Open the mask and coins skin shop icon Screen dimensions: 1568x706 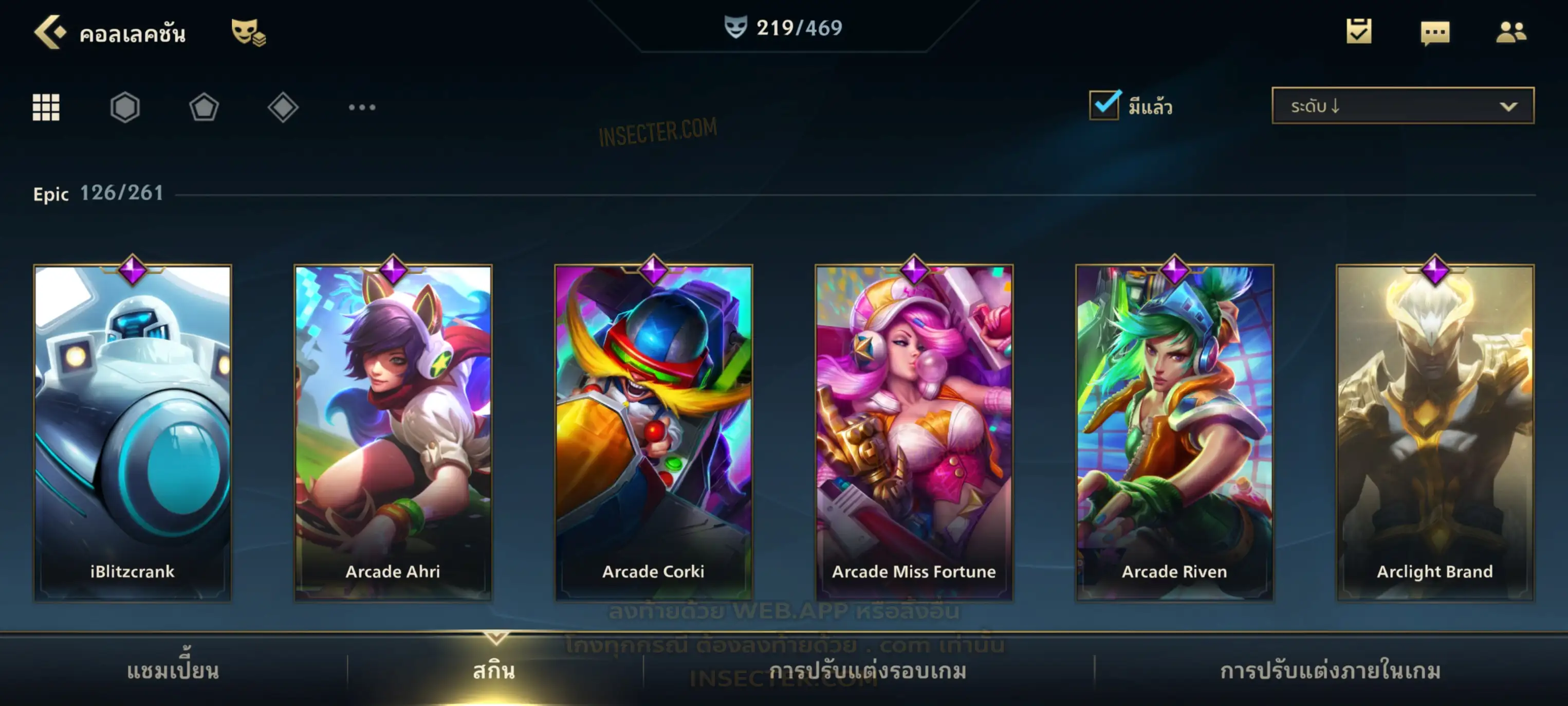(248, 32)
